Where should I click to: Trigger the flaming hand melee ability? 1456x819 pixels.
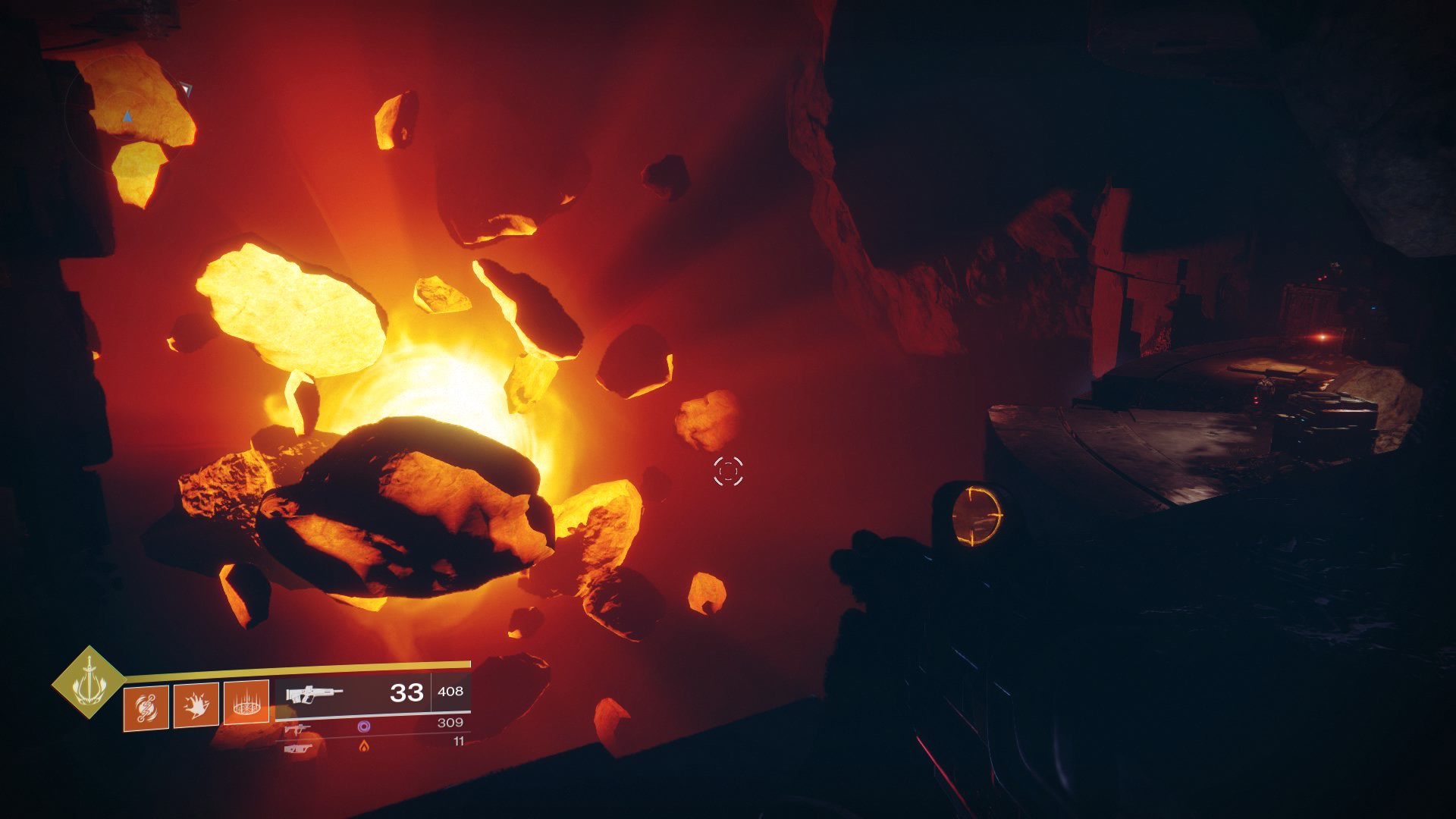pos(196,706)
